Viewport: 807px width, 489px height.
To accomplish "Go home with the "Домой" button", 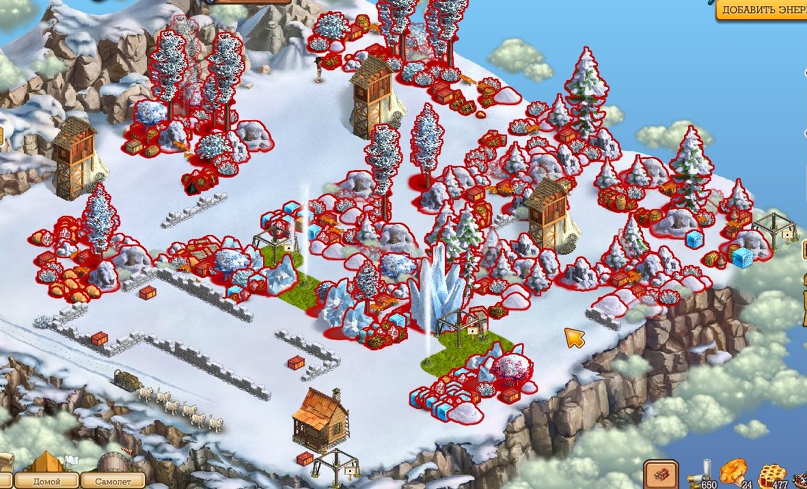I will pyautogui.click(x=47, y=480).
